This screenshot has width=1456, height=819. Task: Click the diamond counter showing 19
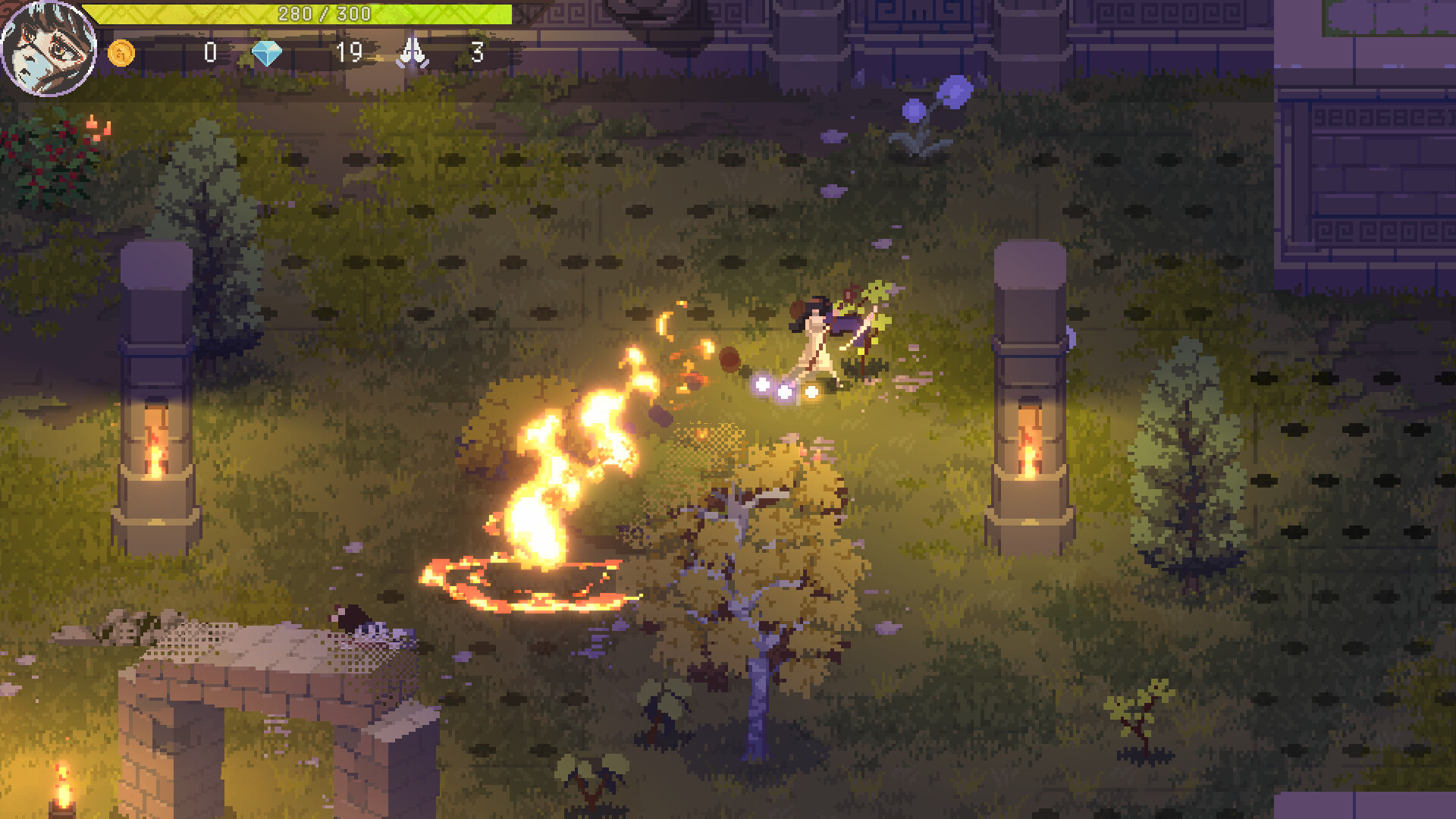coord(349,54)
